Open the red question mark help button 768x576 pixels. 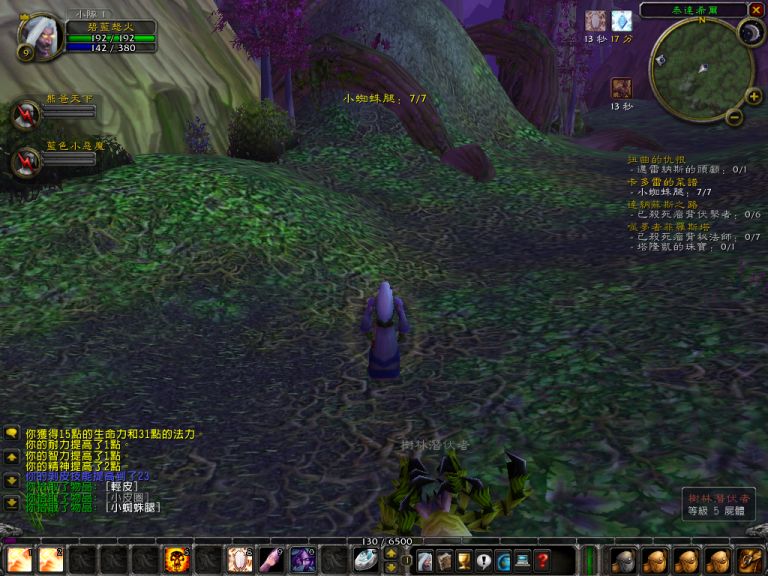tap(542, 561)
